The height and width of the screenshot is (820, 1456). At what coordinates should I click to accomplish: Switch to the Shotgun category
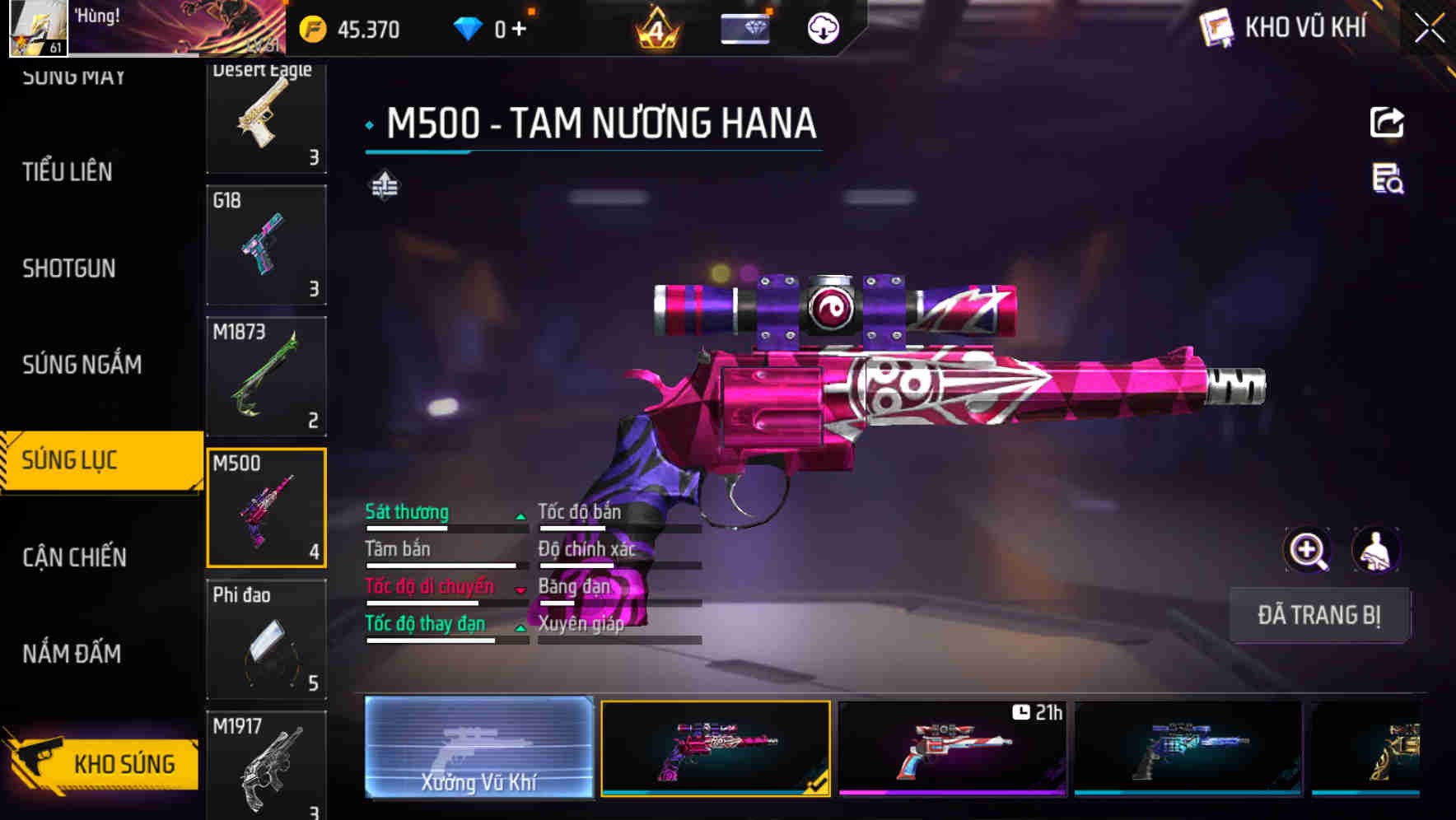click(69, 268)
